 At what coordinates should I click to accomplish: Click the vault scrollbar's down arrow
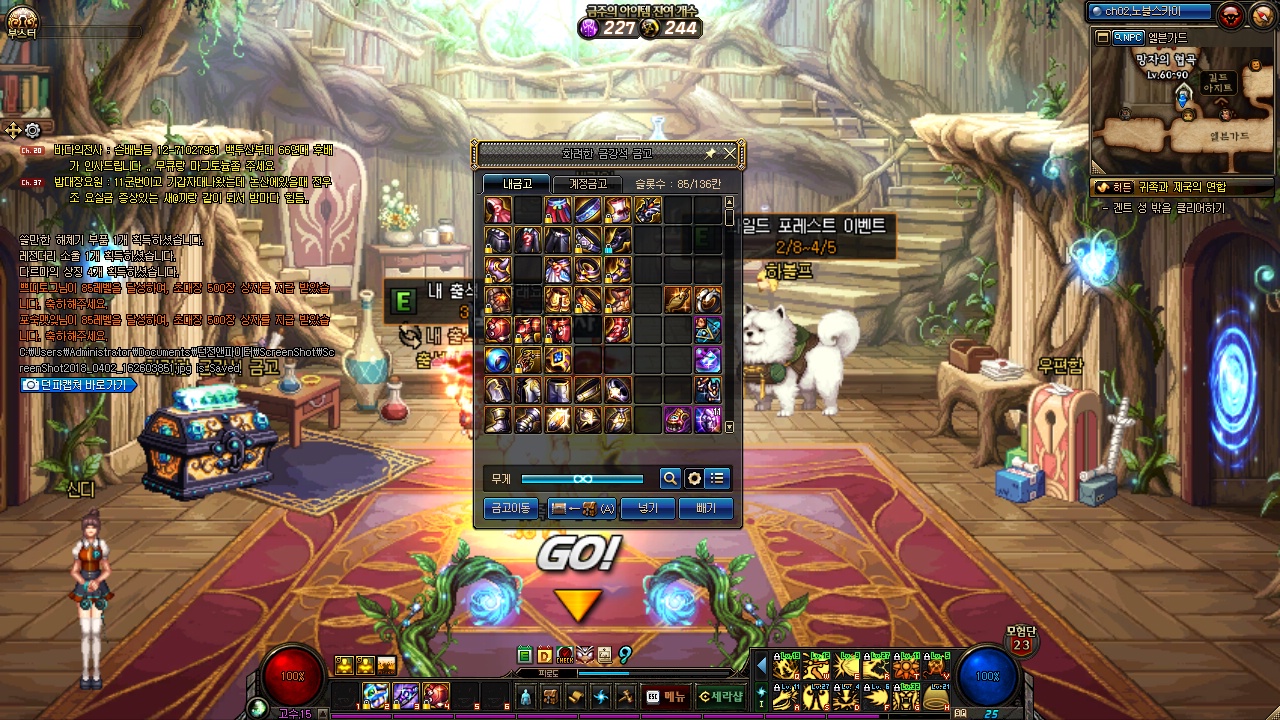729,427
